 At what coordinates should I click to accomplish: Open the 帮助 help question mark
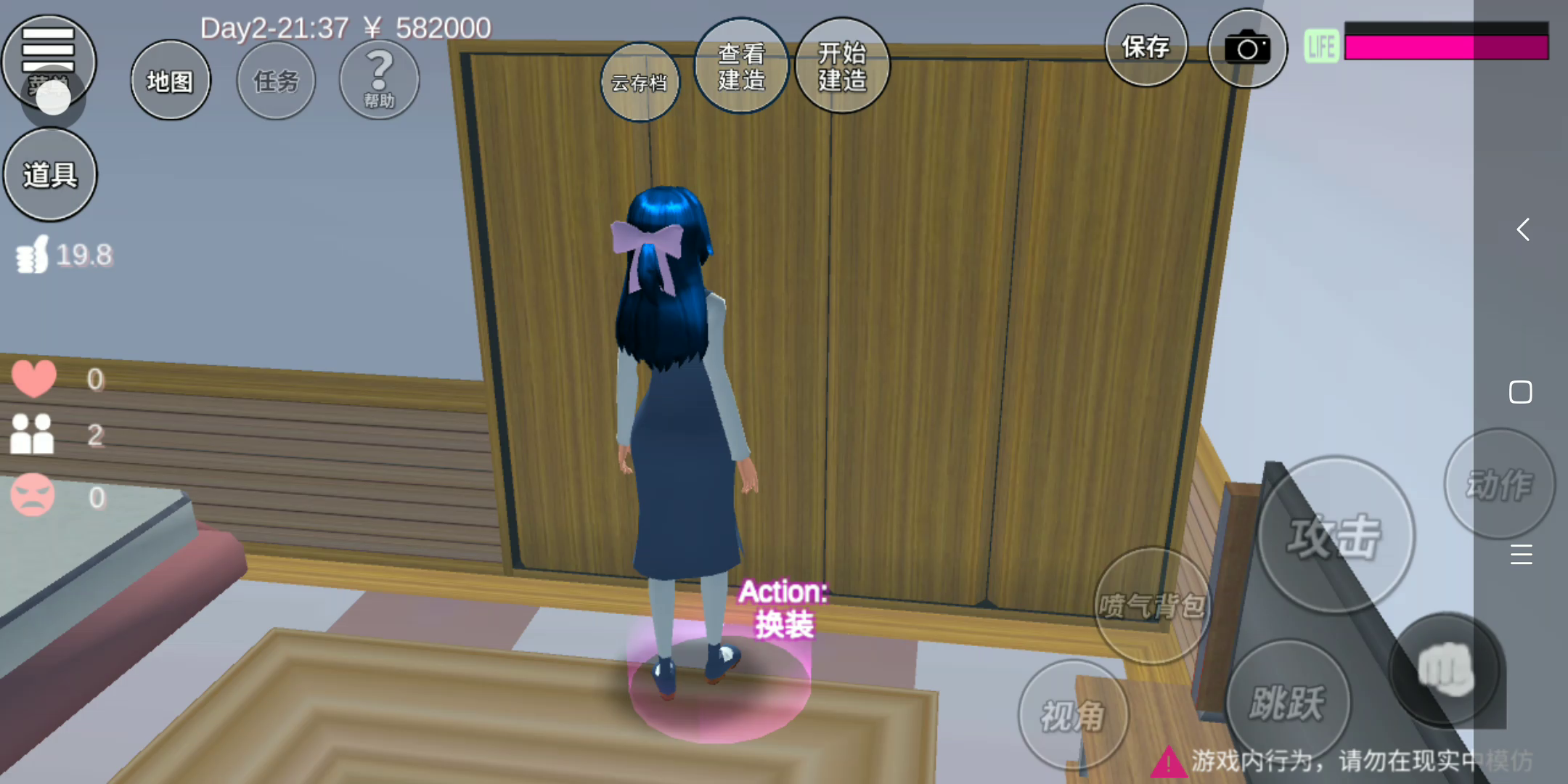pos(379,80)
